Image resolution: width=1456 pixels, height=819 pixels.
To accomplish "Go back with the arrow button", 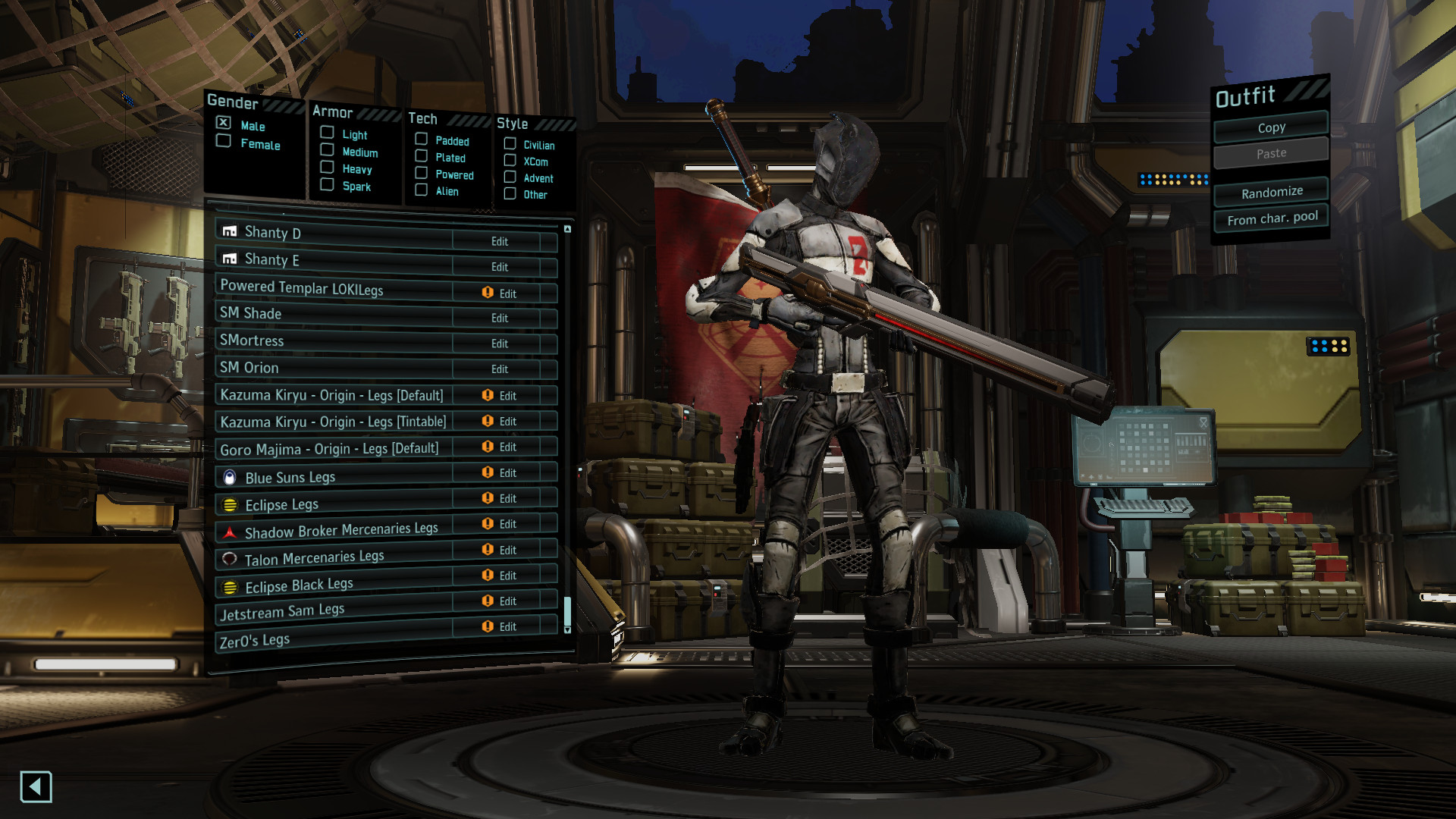I will 36,786.
